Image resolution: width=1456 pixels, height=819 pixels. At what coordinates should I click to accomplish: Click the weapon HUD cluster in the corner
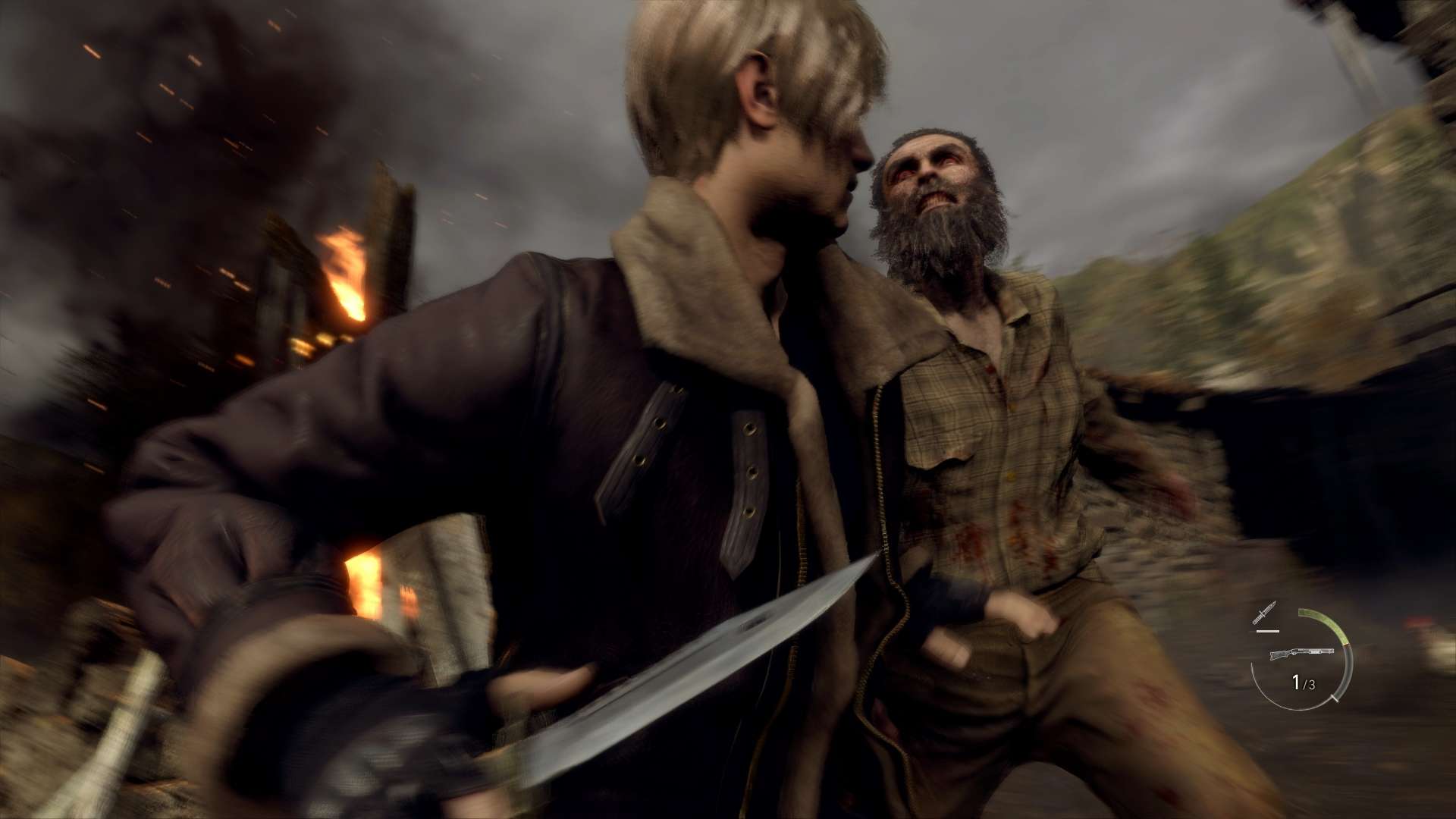point(1304,656)
